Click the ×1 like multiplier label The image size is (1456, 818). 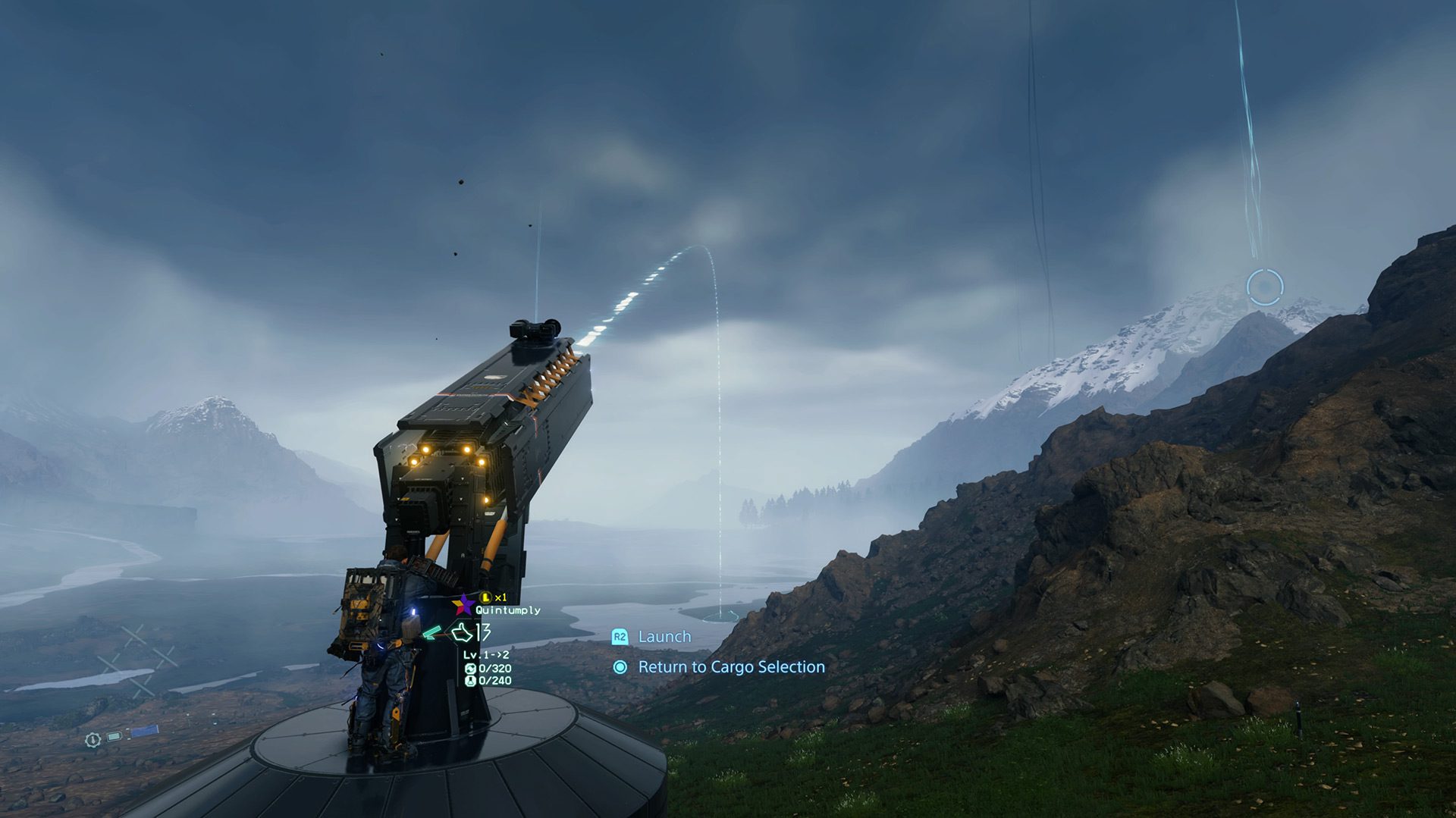(x=501, y=597)
